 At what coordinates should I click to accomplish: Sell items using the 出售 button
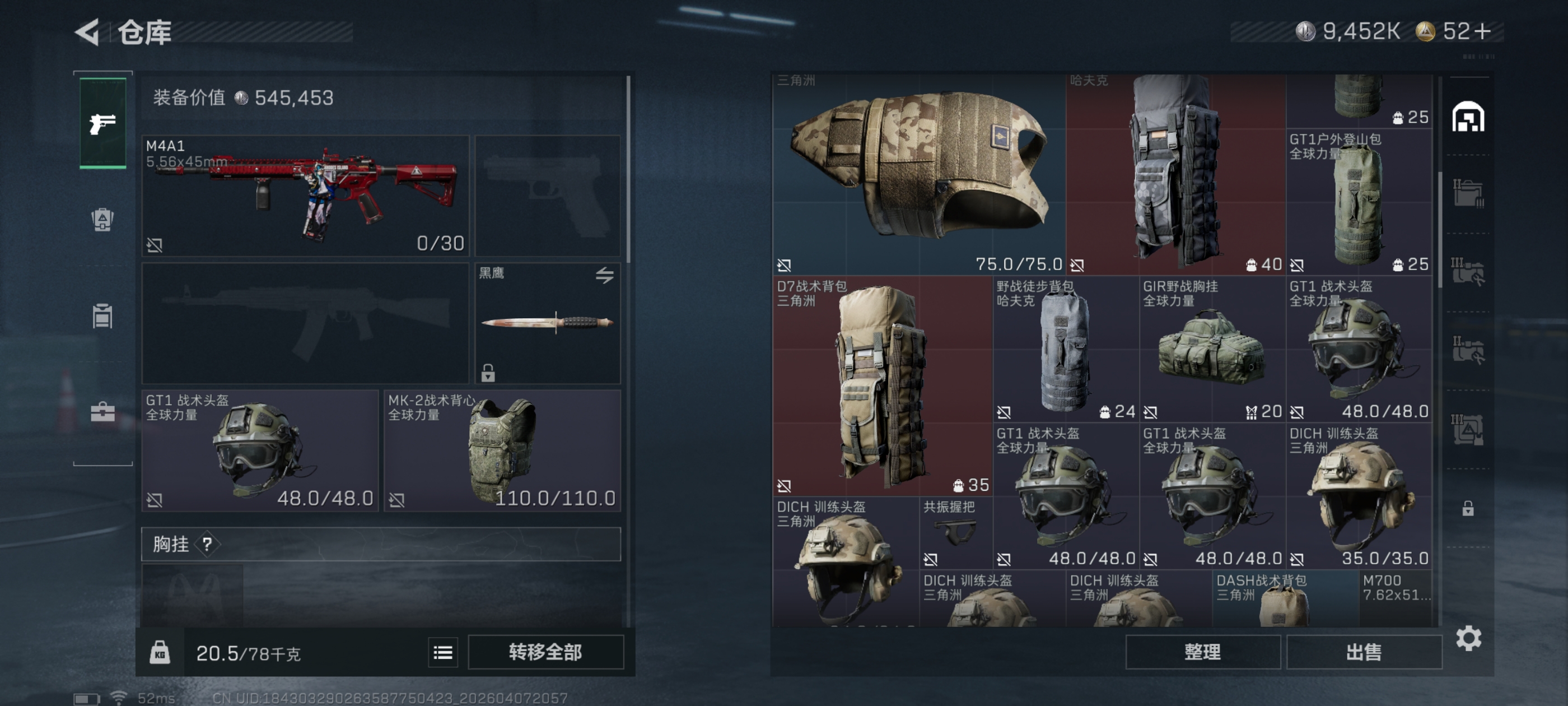[1364, 652]
